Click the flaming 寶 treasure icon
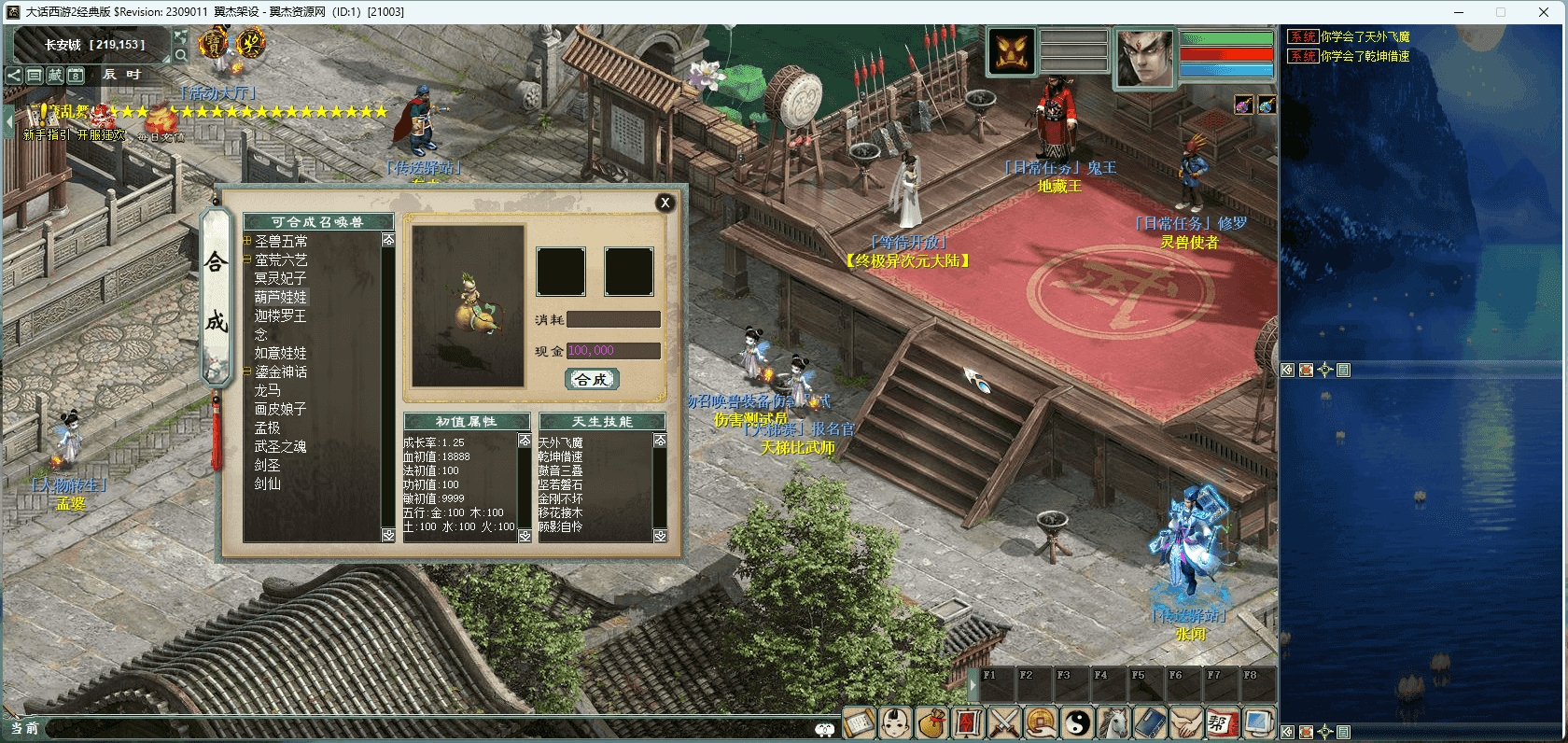1568x743 pixels. pos(214,42)
